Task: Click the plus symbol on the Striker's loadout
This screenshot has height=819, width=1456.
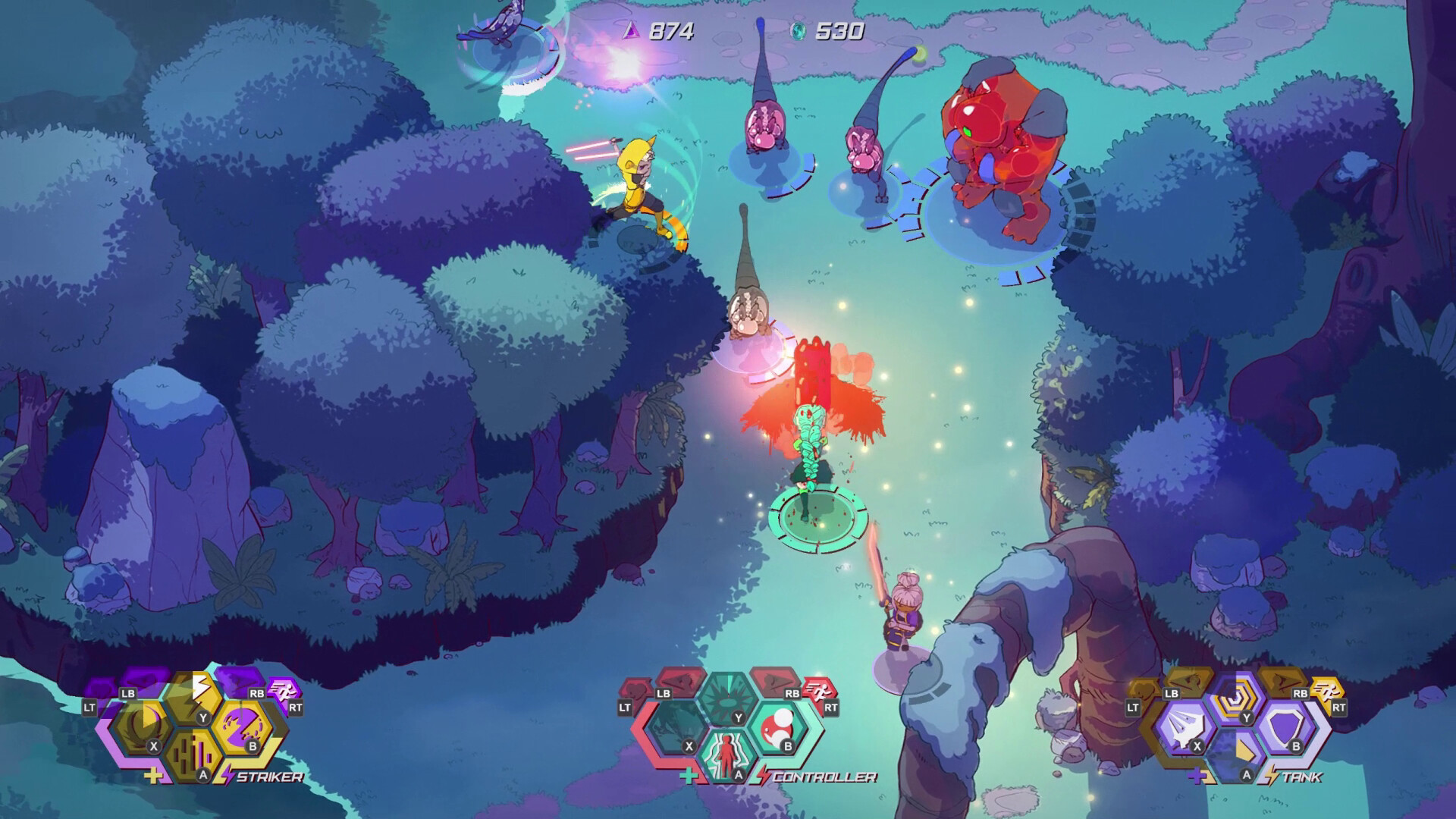Action: pyautogui.click(x=154, y=776)
